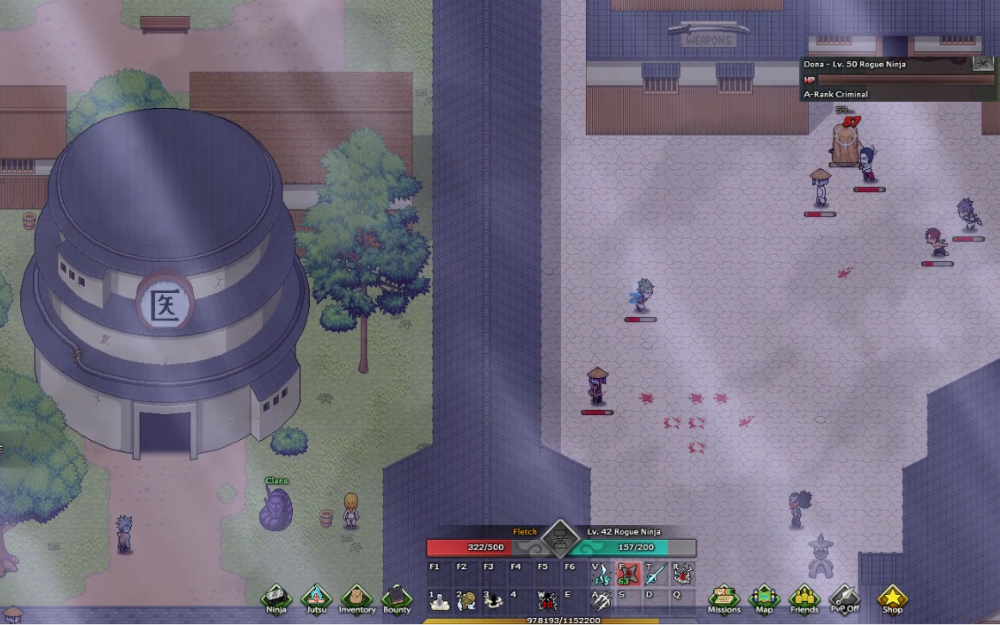Screen dimensions: 1000x625
Task: Click the hourglass emblem above the health bar
Action: point(561,540)
